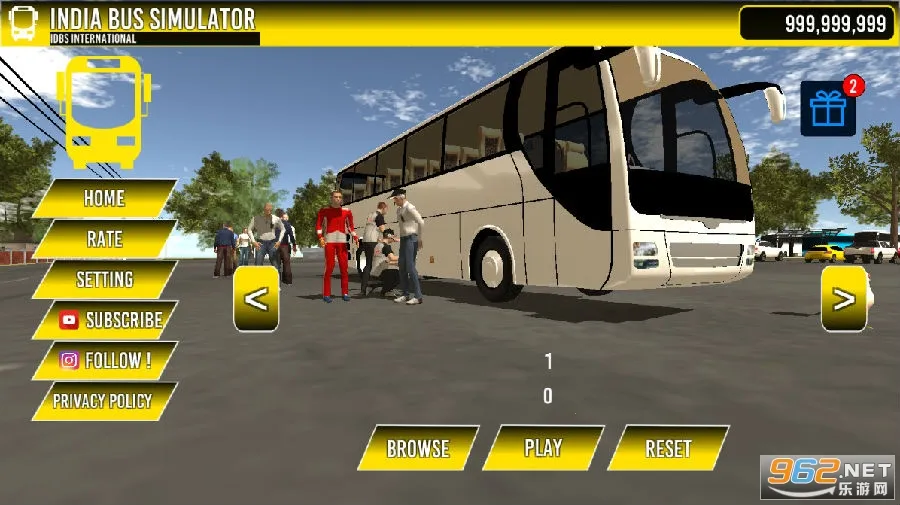Click the Browse button

pyautogui.click(x=418, y=448)
